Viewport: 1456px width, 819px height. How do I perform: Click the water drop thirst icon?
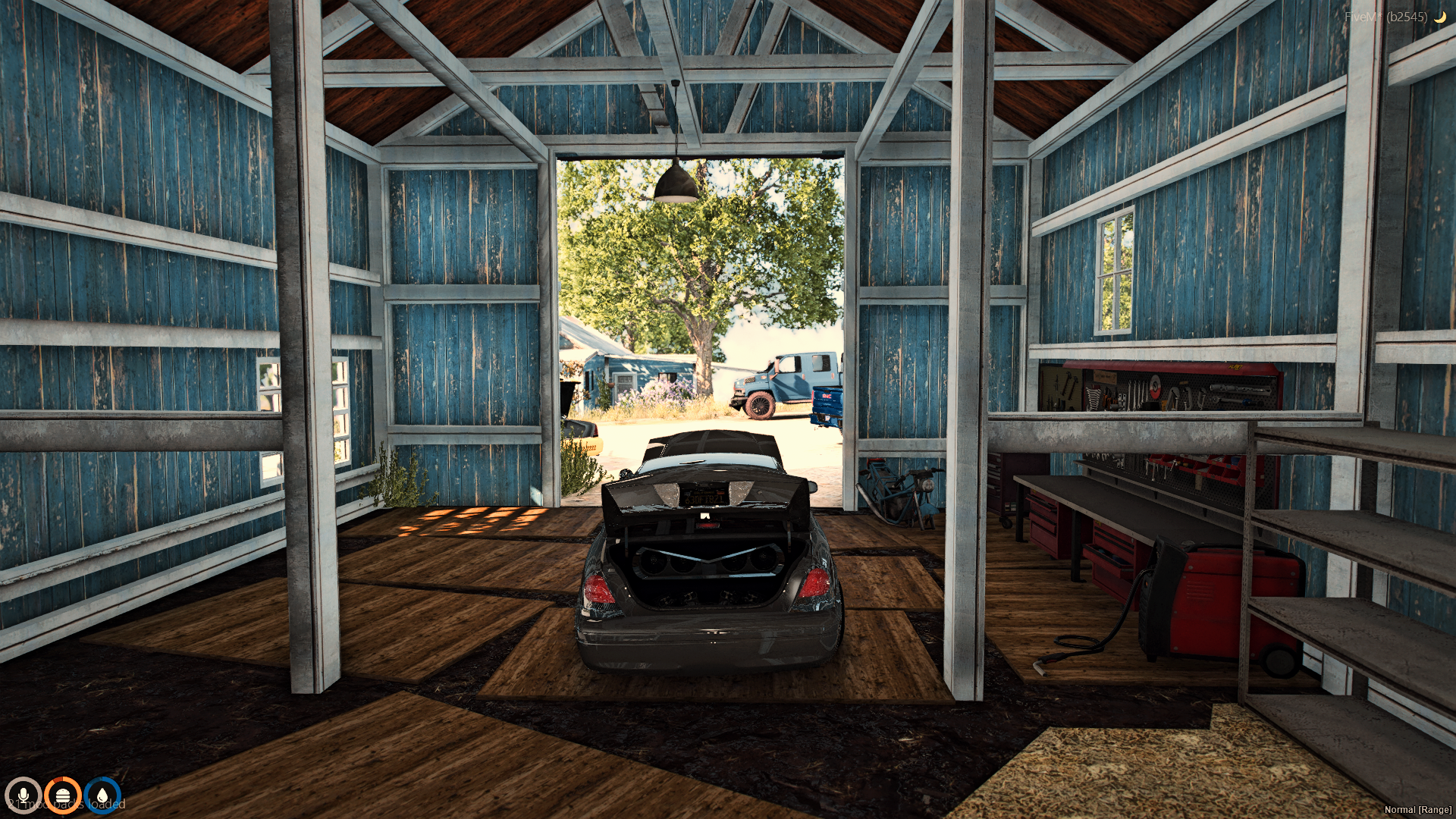tap(102, 795)
